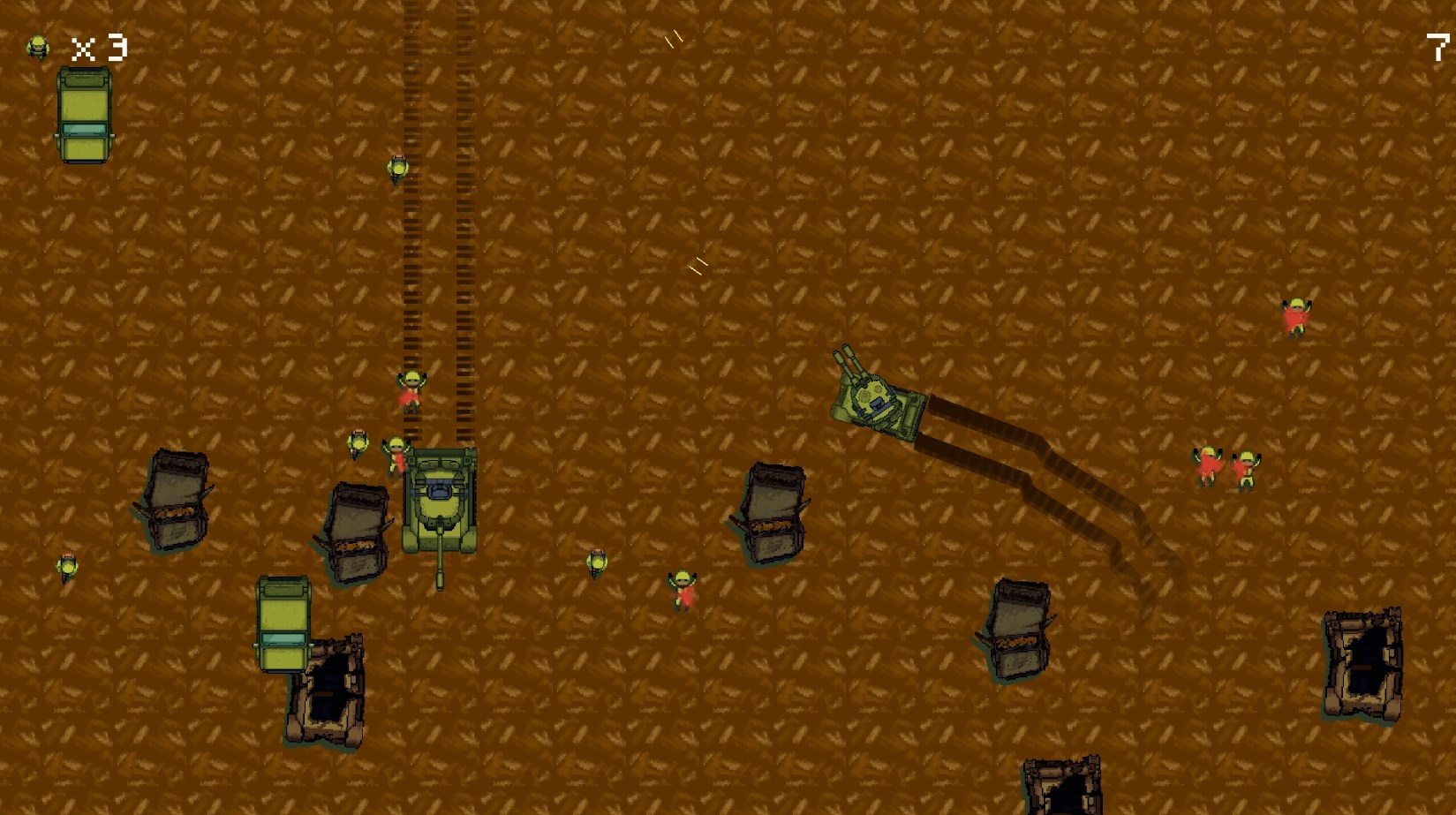Click the green soldier next to the right-side red soldier
Screen dimensions: 1456x815
click(x=1247, y=464)
